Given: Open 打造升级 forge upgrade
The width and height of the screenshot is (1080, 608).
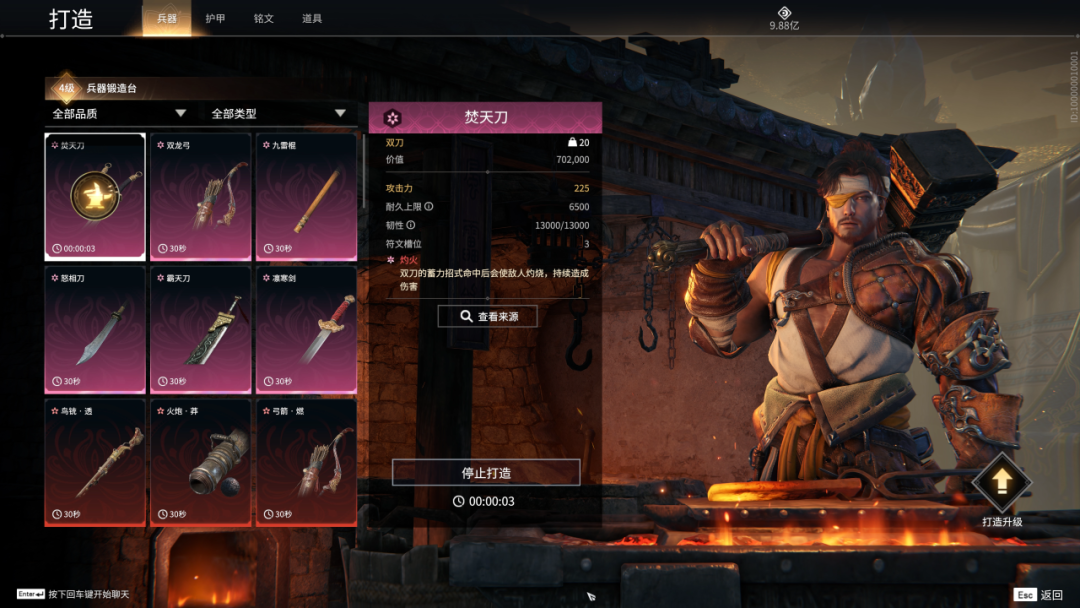Looking at the screenshot, I should click(1001, 492).
